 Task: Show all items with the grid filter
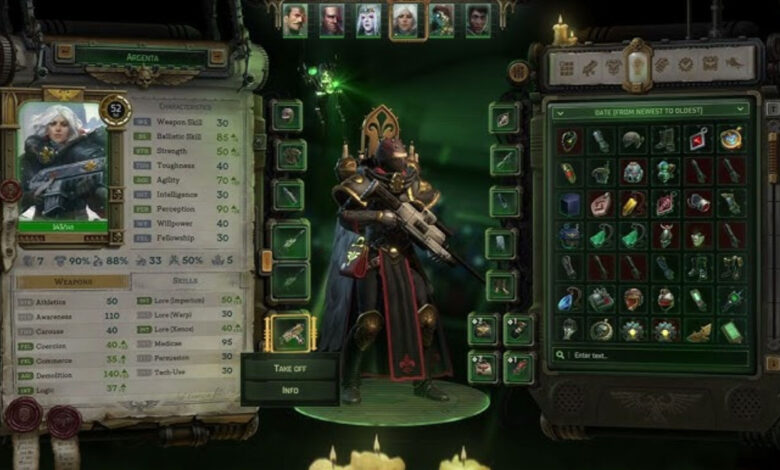(566, 67)
